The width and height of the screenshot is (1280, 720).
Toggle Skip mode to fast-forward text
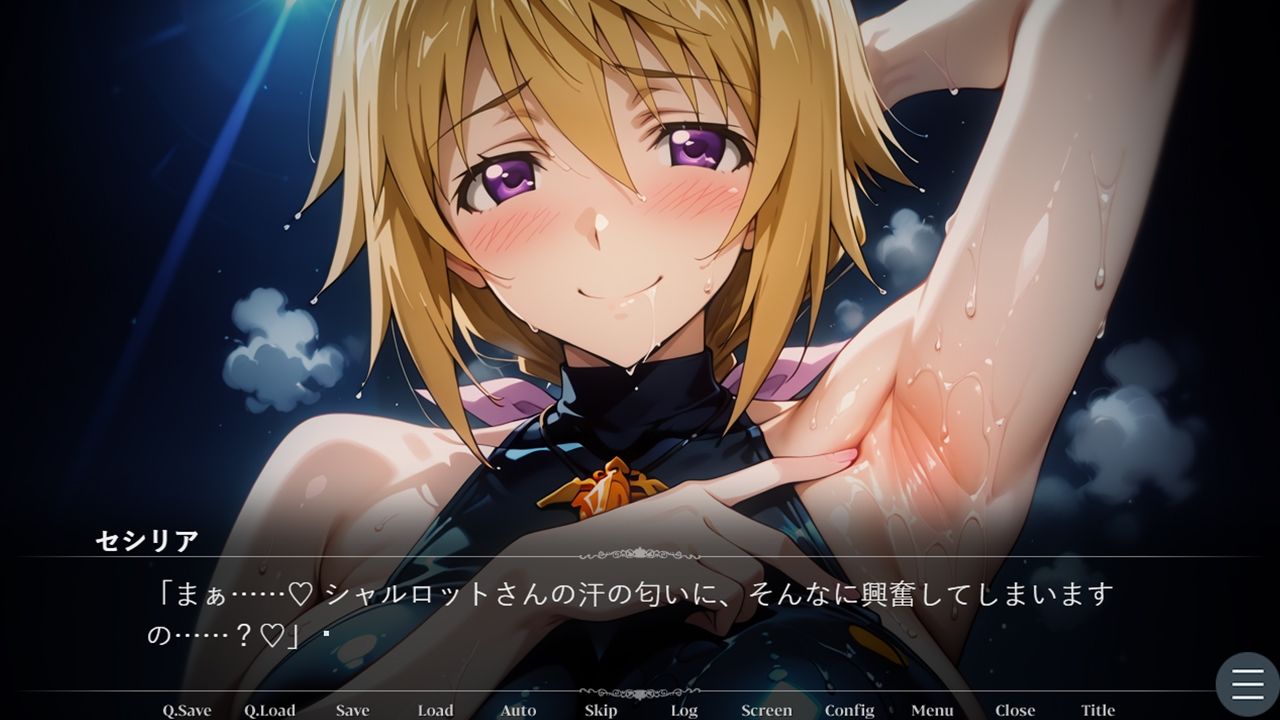pos(601,710)
